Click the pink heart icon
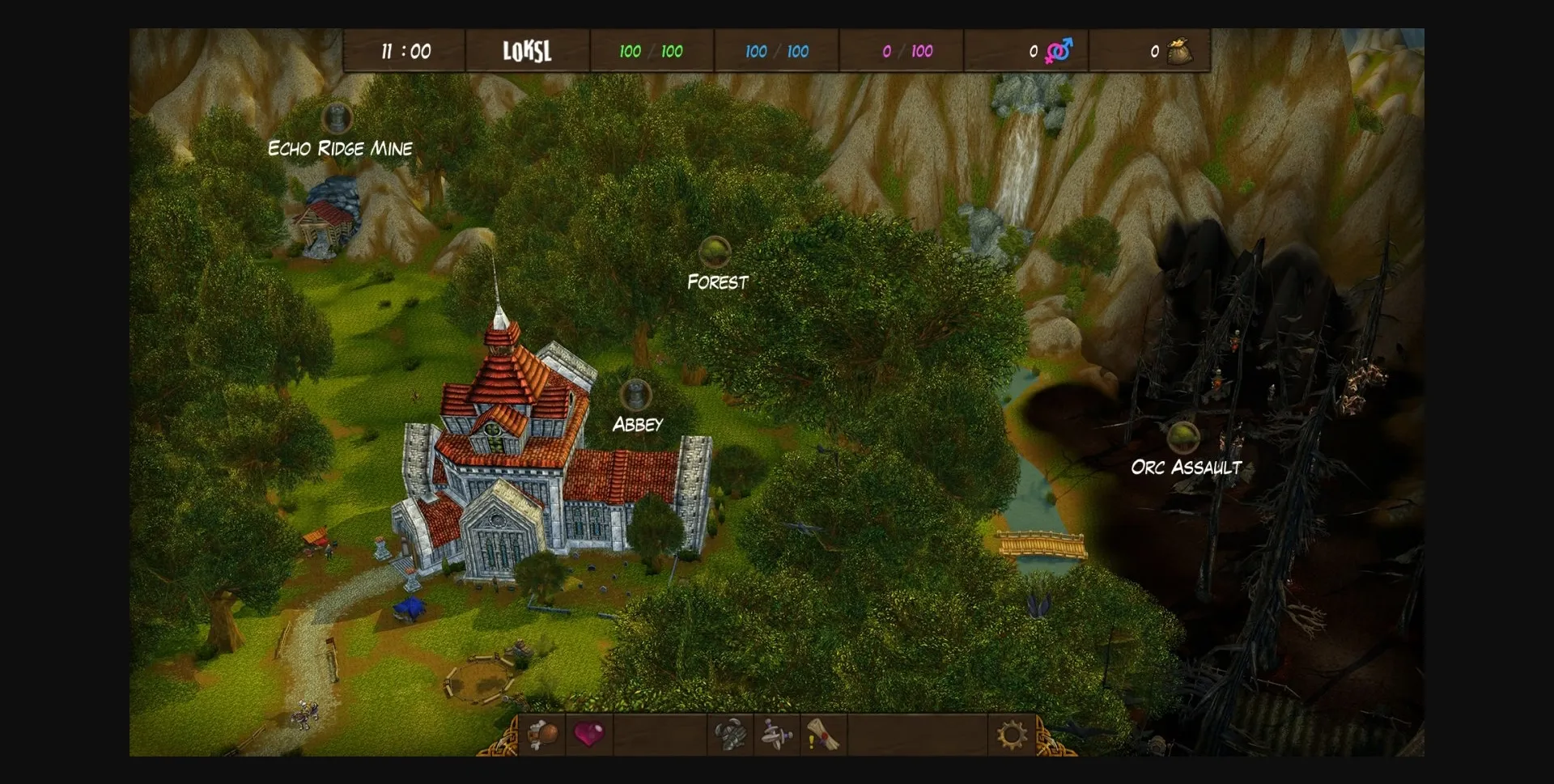Image resolution: width=1554 pixels, height=784 pixels. 588,735
